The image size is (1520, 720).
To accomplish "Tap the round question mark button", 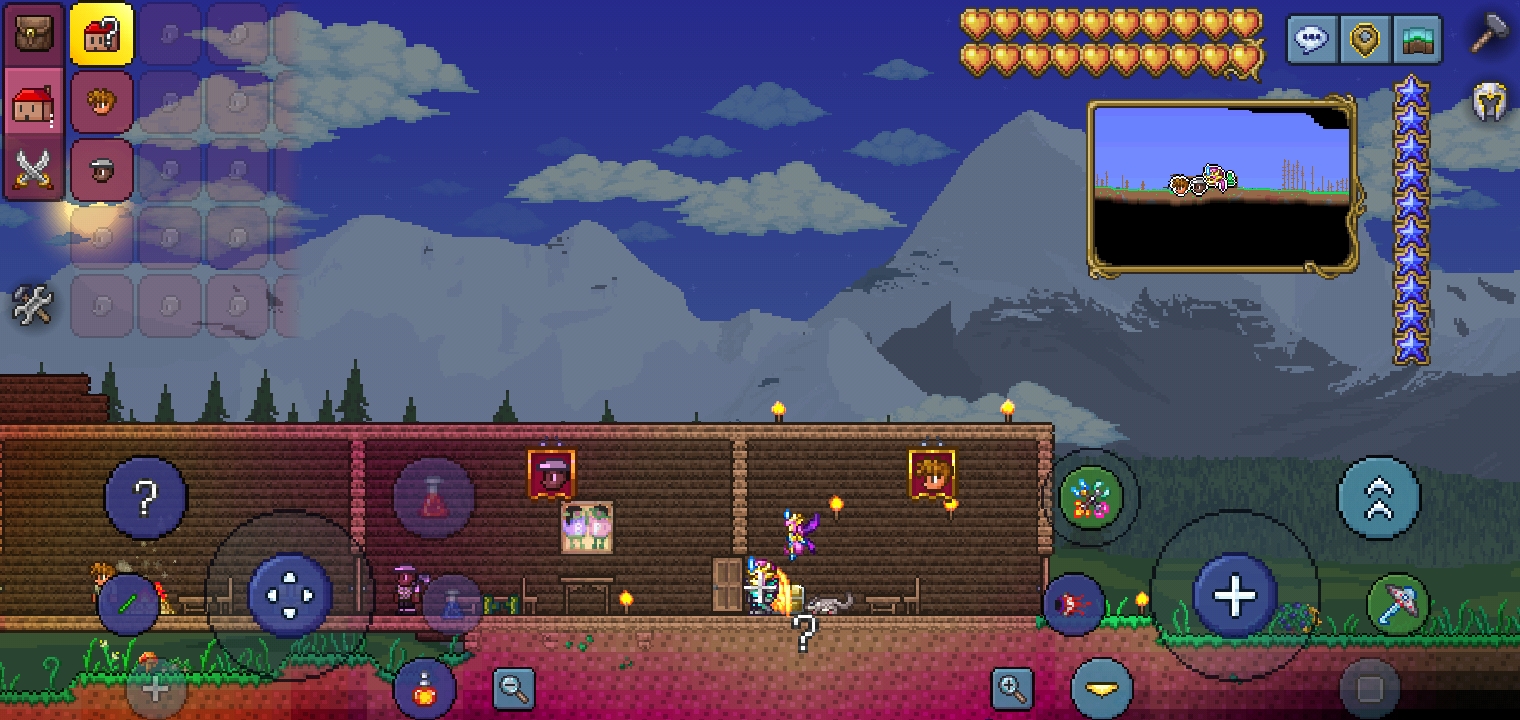I will click(x=146, y=497).
